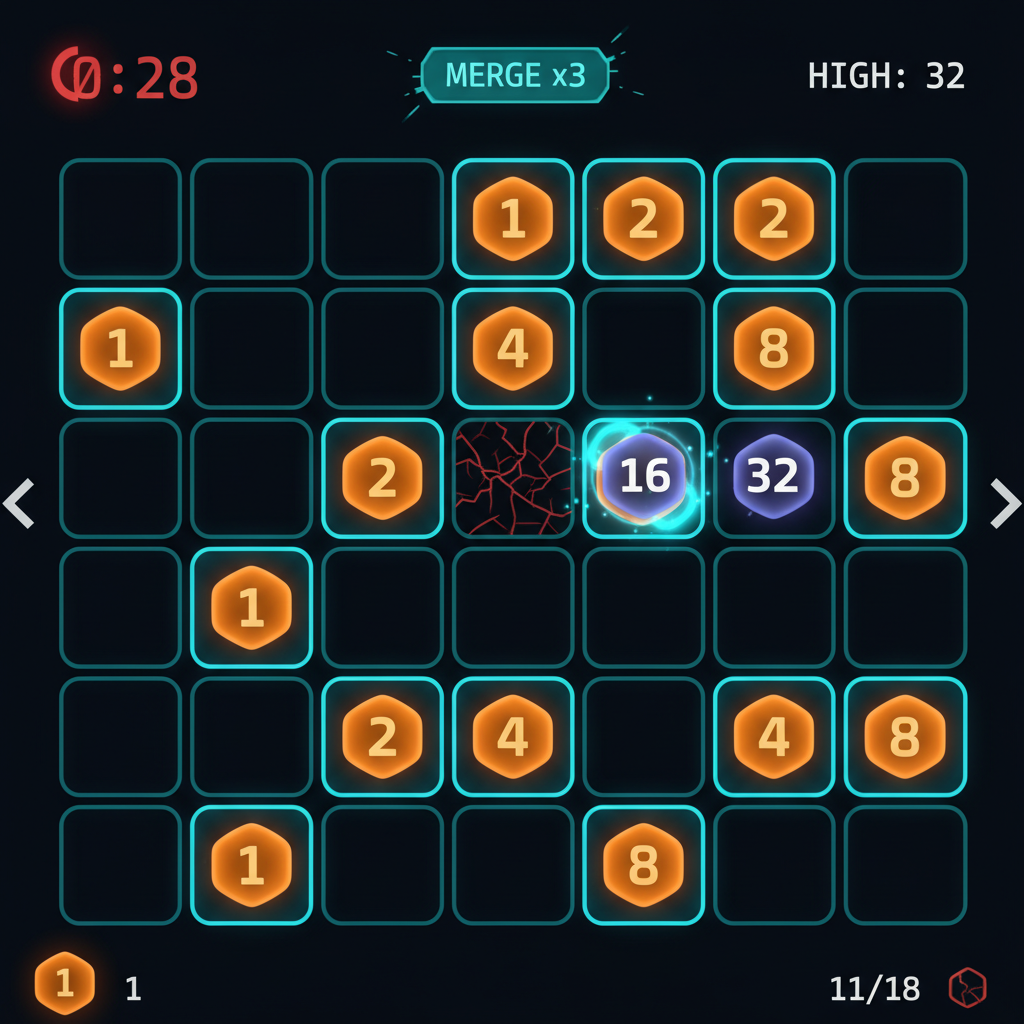The width and height of the screenshot is (1024, 1024).
Task: Activate the MERGE x3 badge
Action: click(514, 75)
